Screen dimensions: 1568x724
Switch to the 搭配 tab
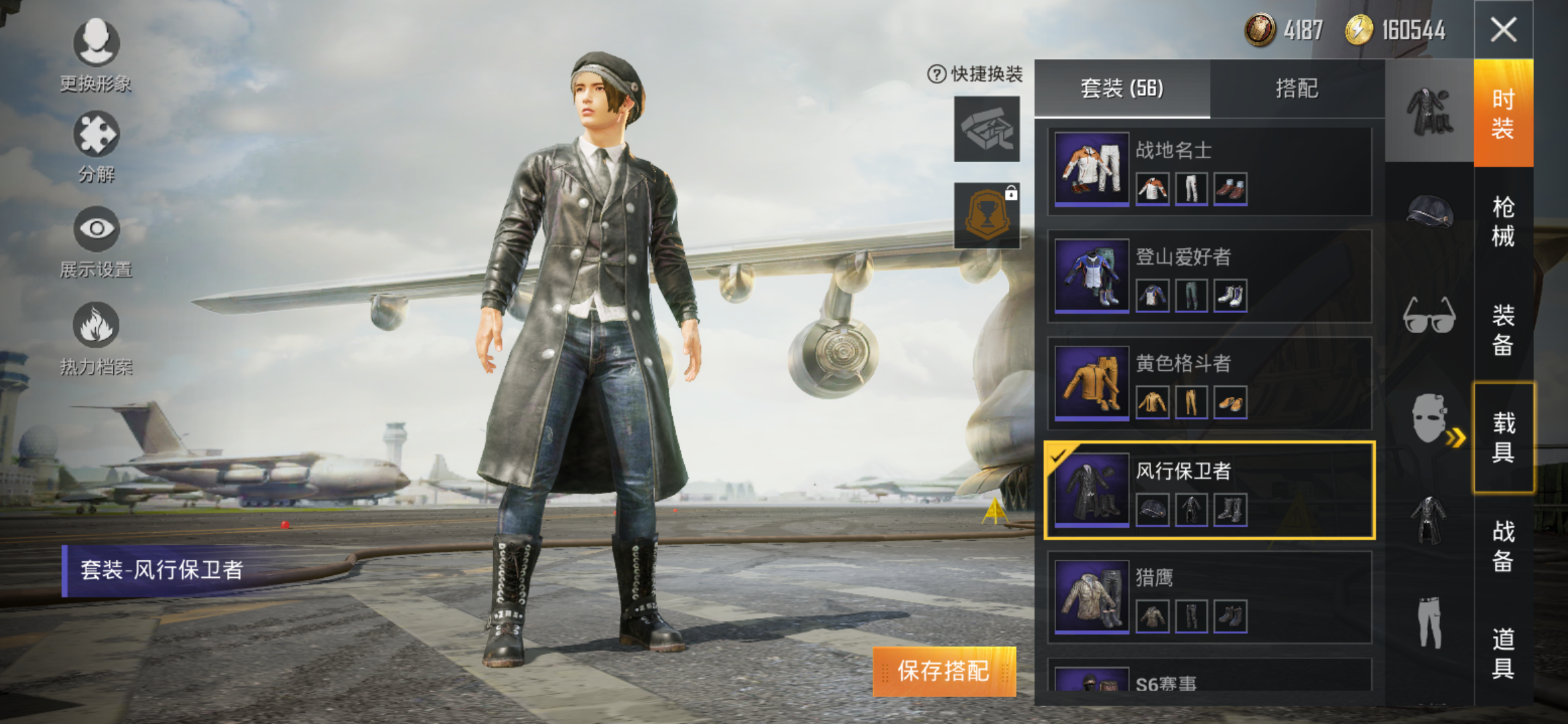tap(1297, 88)
